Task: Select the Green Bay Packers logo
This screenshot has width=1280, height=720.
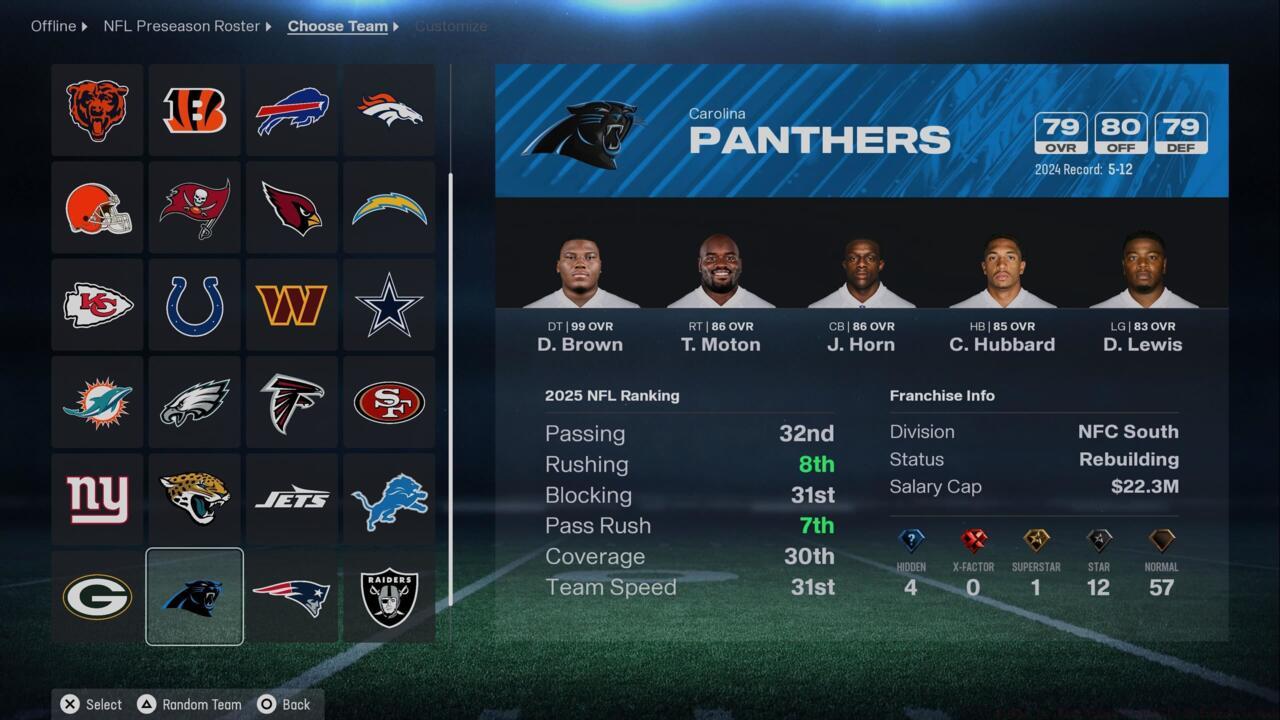Action: point(97,597)
